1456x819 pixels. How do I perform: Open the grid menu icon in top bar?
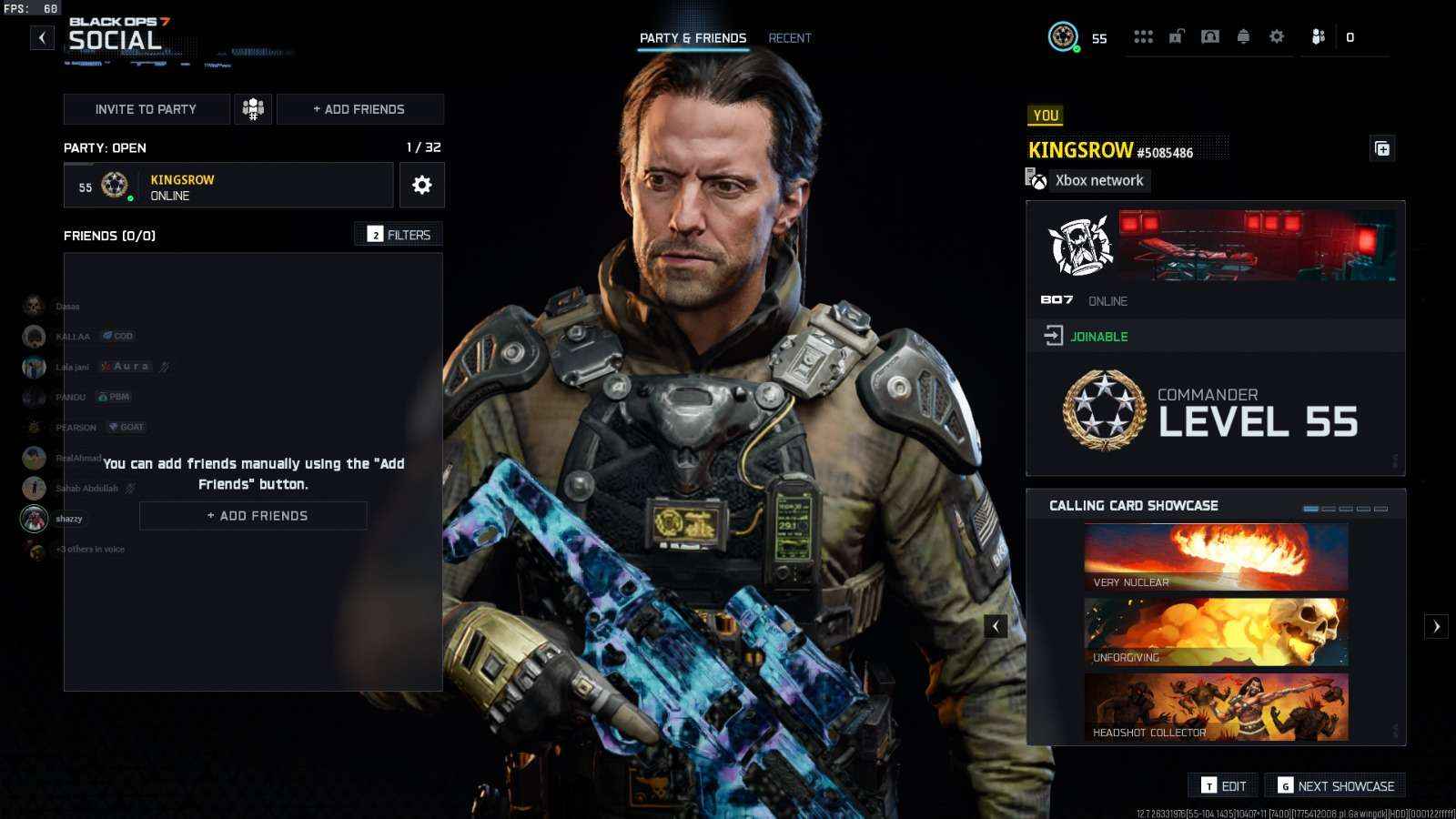coord(1143,37)
